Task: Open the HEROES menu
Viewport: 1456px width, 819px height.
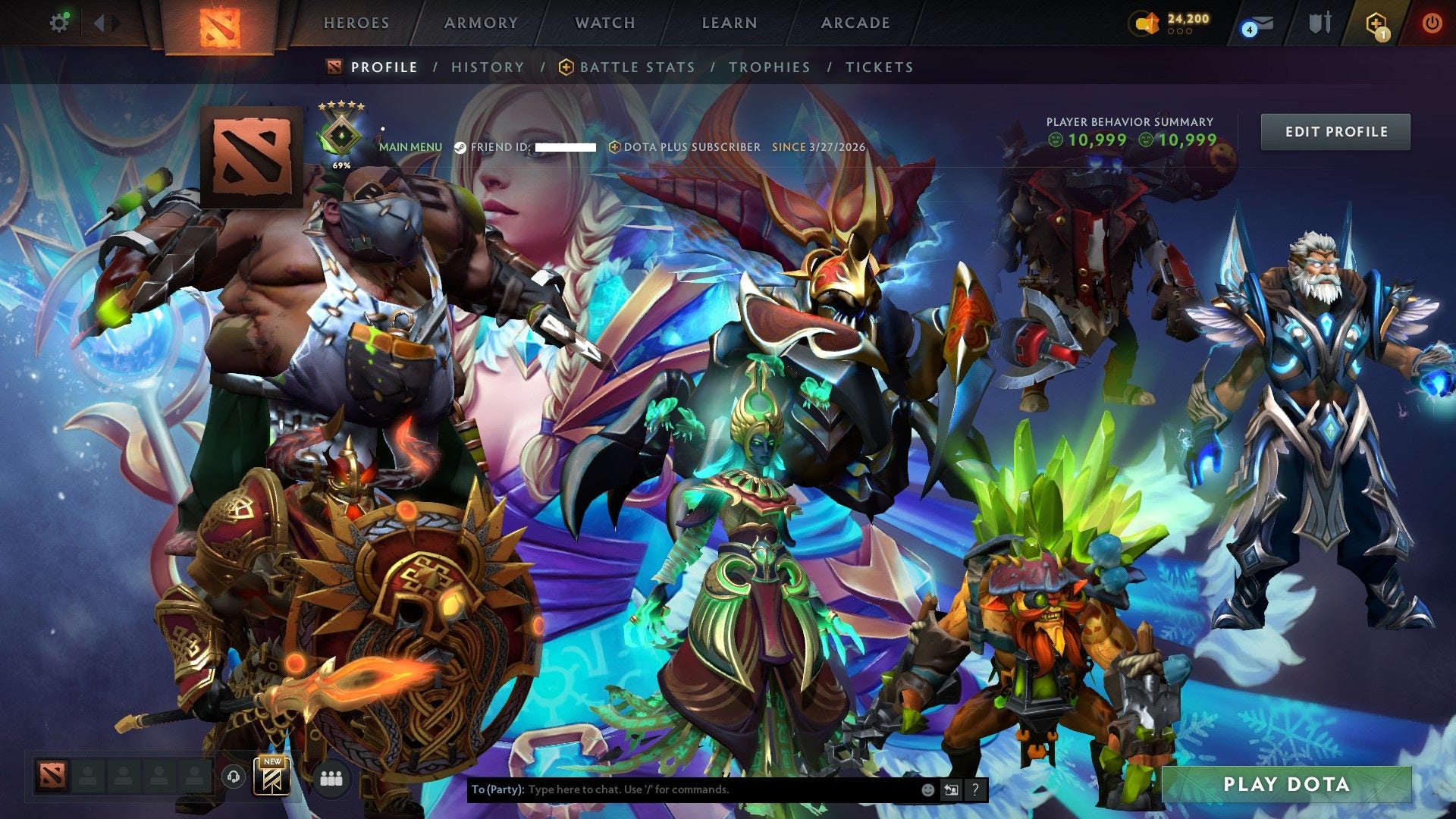Action: click(x=356, y=23)
